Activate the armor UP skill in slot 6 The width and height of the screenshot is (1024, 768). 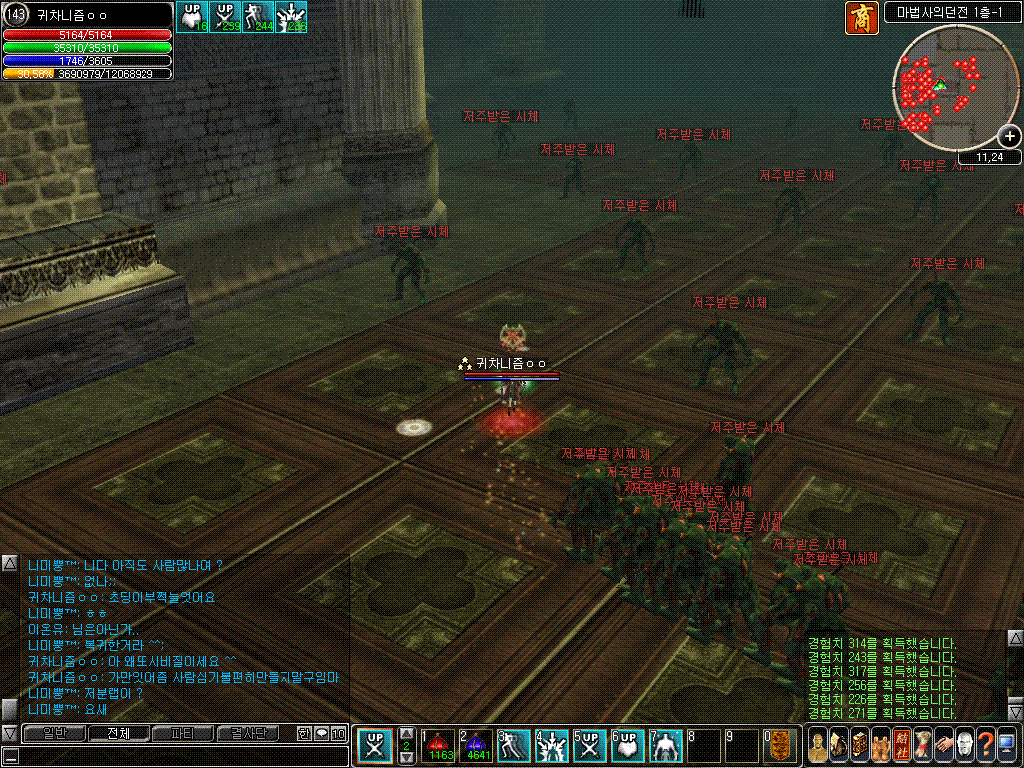[x=629, y=746]
